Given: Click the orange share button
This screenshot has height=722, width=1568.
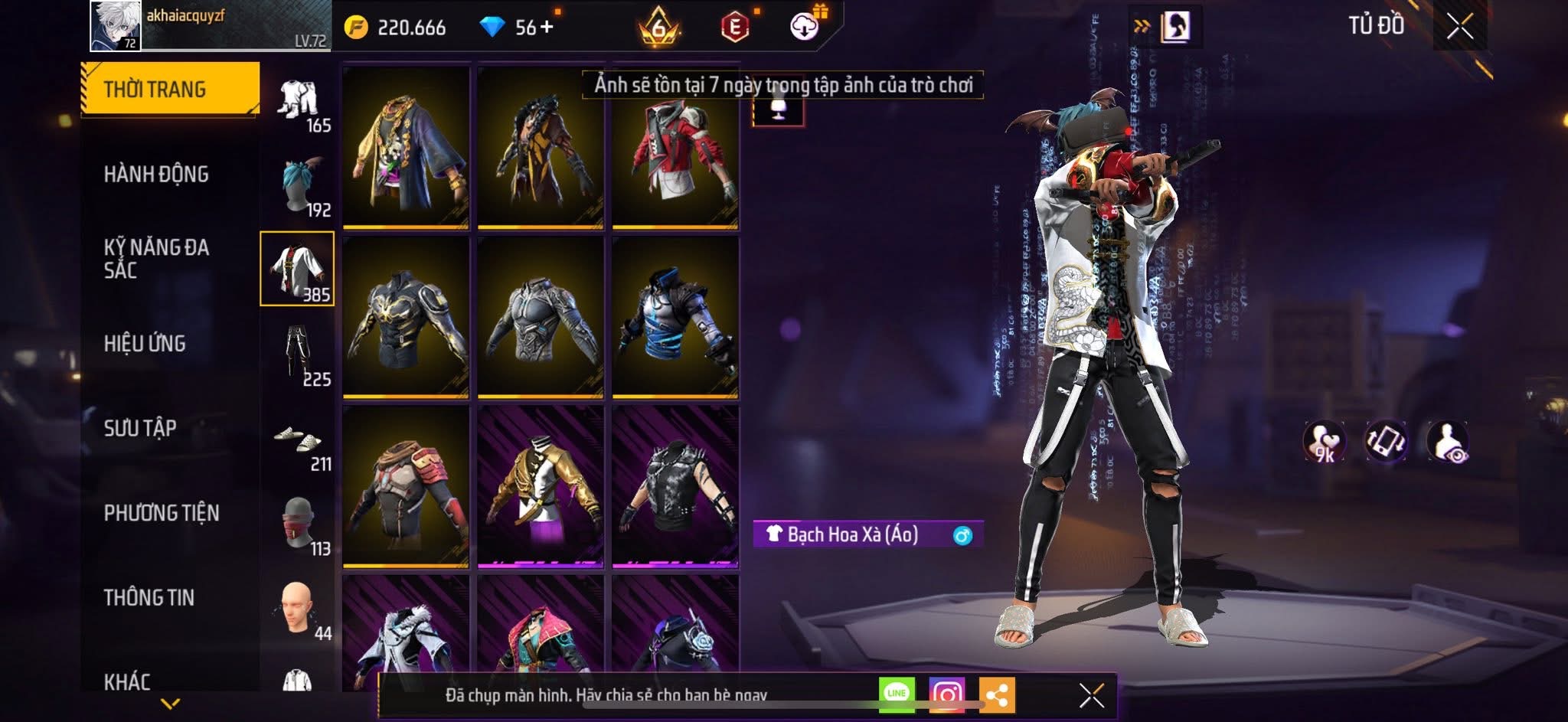Looking at the screenshot, I should [x=996, y=694].
